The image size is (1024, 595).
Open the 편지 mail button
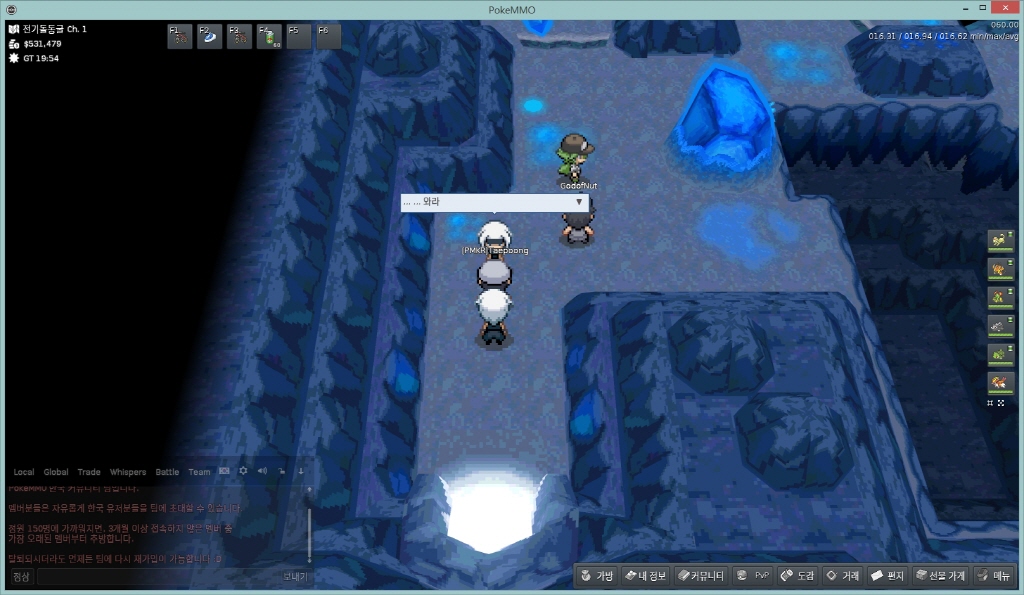tap(888, 576)
